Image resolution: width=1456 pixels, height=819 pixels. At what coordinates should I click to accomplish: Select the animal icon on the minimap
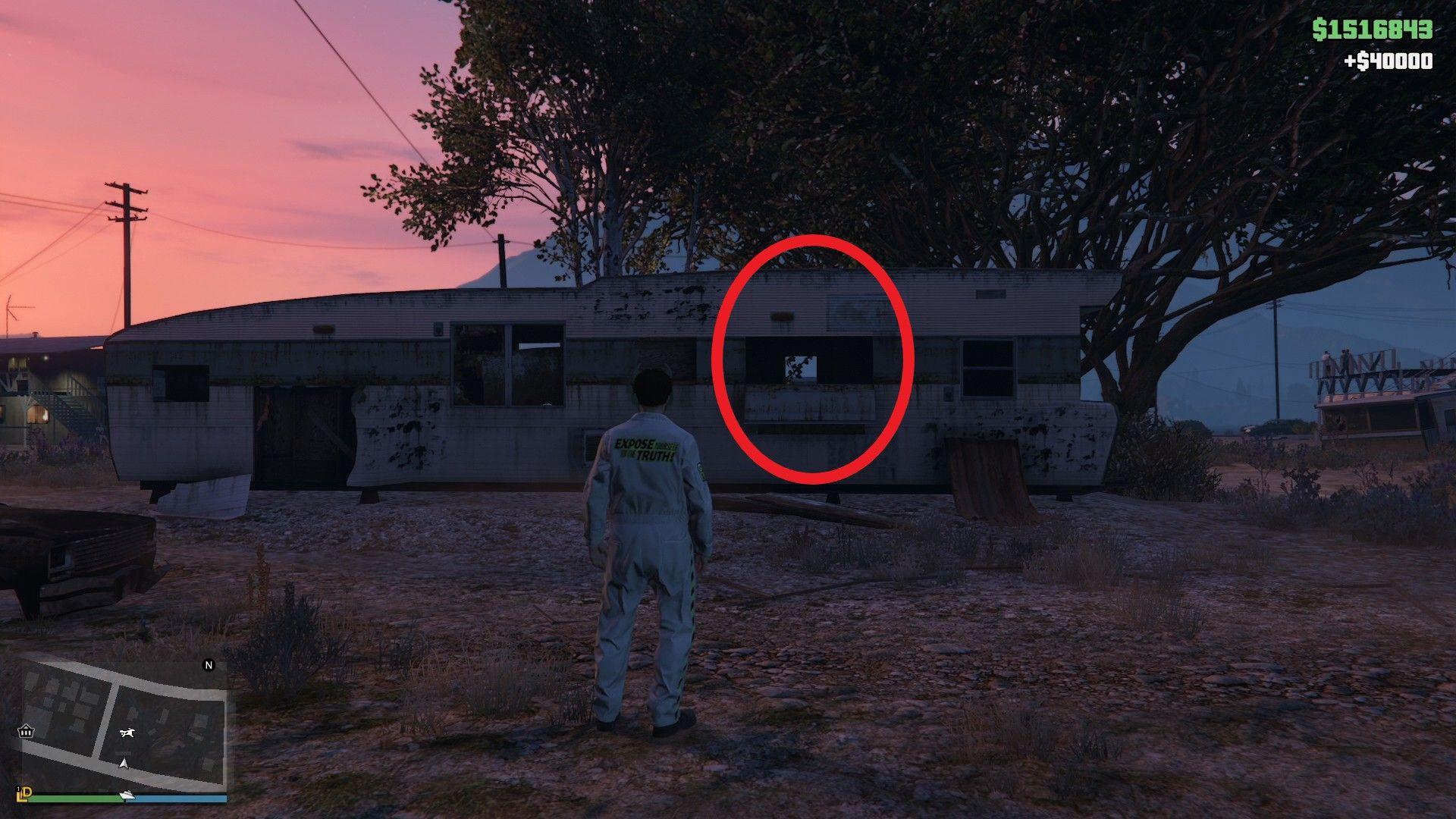[x=127, y=733]
